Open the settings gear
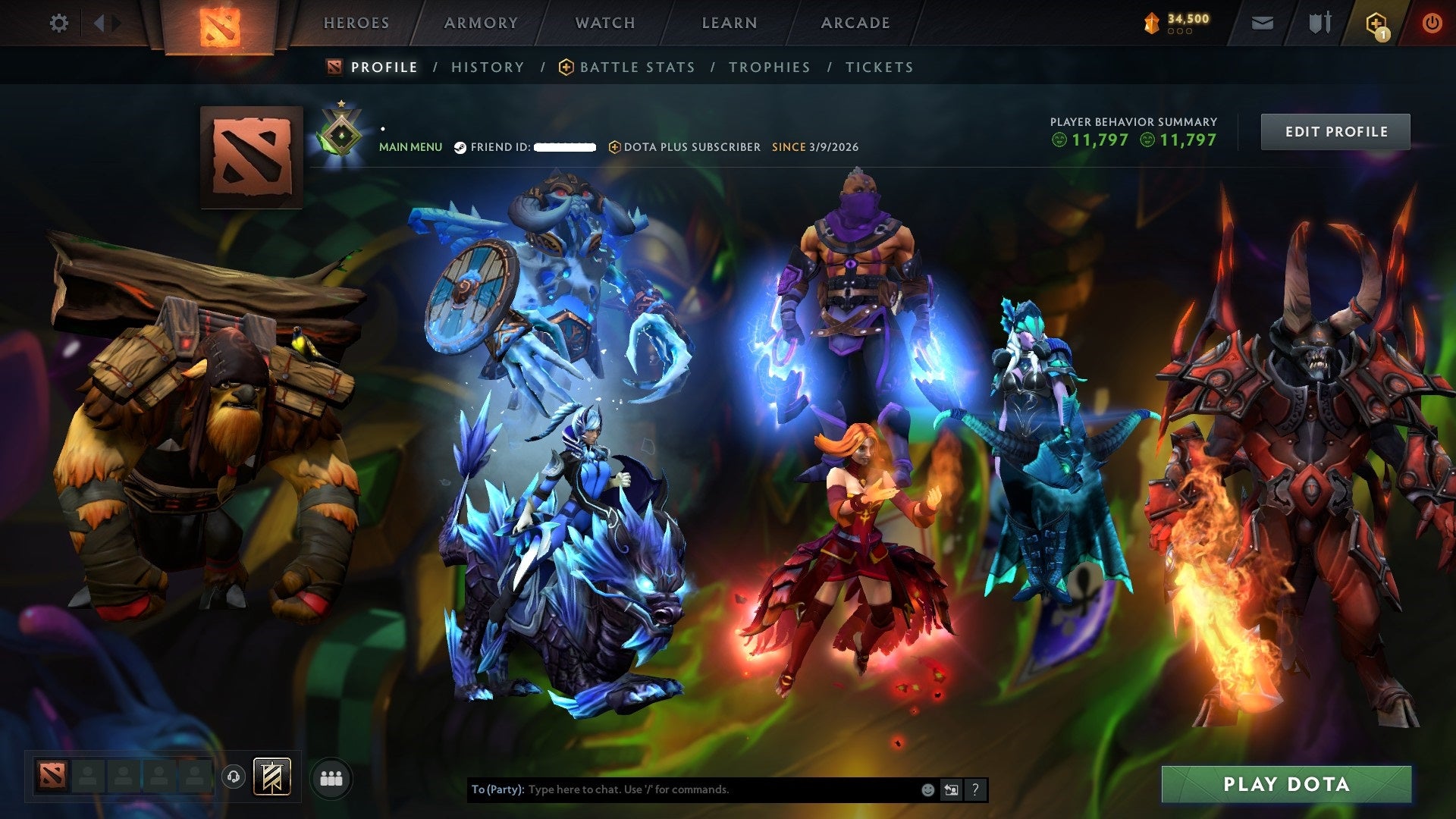The width and height of the screenshot is (1456, 819). click(59, 23)
